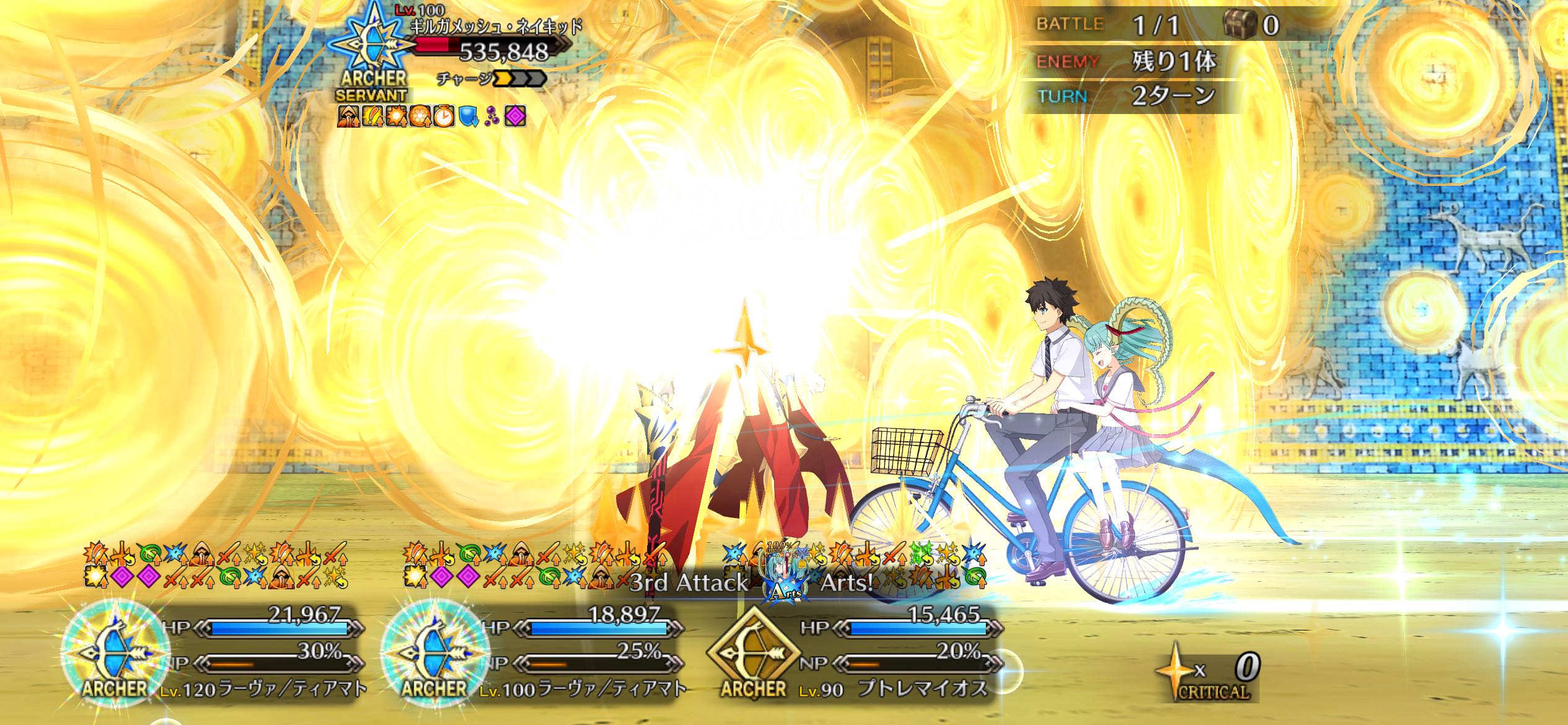Viewport: 1568px width, 725px height.
Task: View the Lv.120 servant's buff icon rows
Action: coord(216,565)
